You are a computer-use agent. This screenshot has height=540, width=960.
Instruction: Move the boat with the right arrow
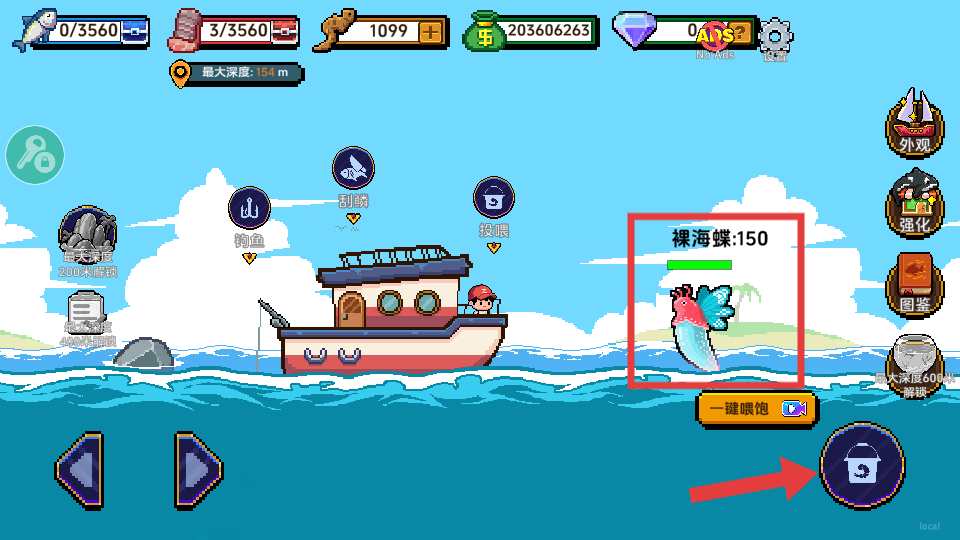197,469
